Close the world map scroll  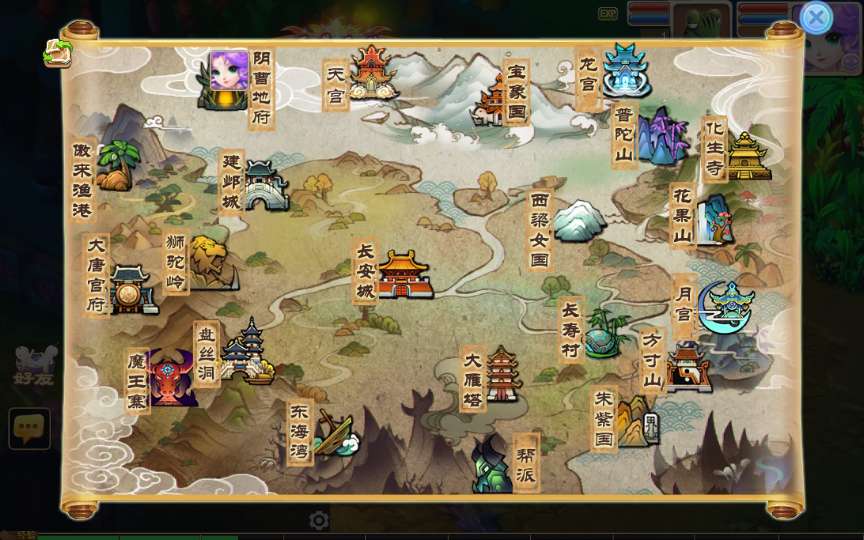(x=816, y=17)
